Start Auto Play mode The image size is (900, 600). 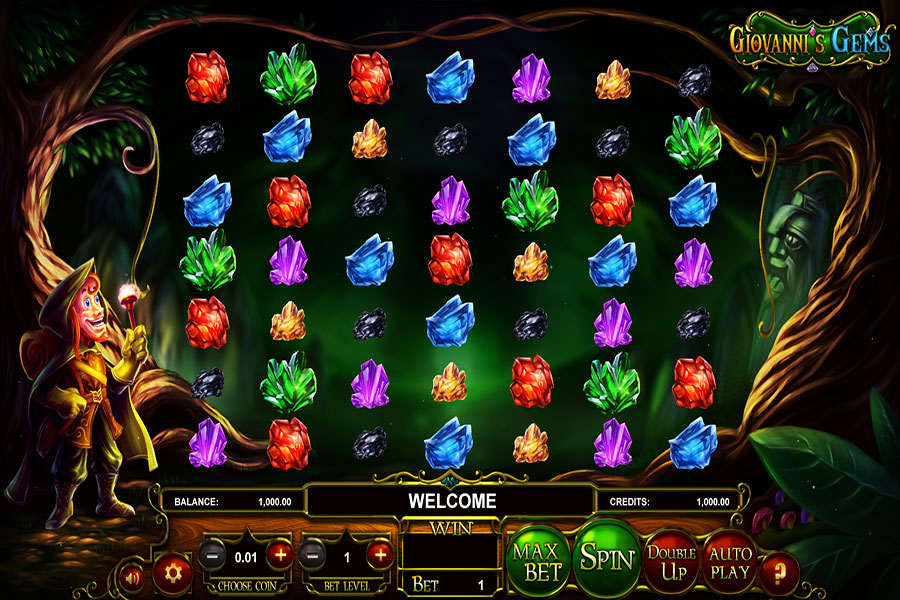pyautogui.click(x=730, y=560)
